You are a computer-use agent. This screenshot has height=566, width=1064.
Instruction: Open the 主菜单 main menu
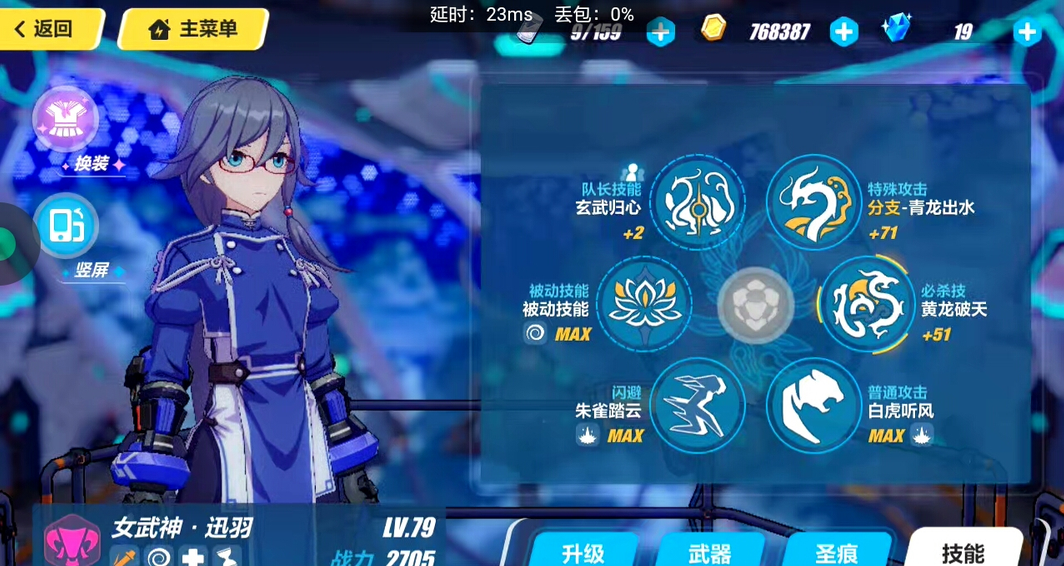tap(193, 29)
